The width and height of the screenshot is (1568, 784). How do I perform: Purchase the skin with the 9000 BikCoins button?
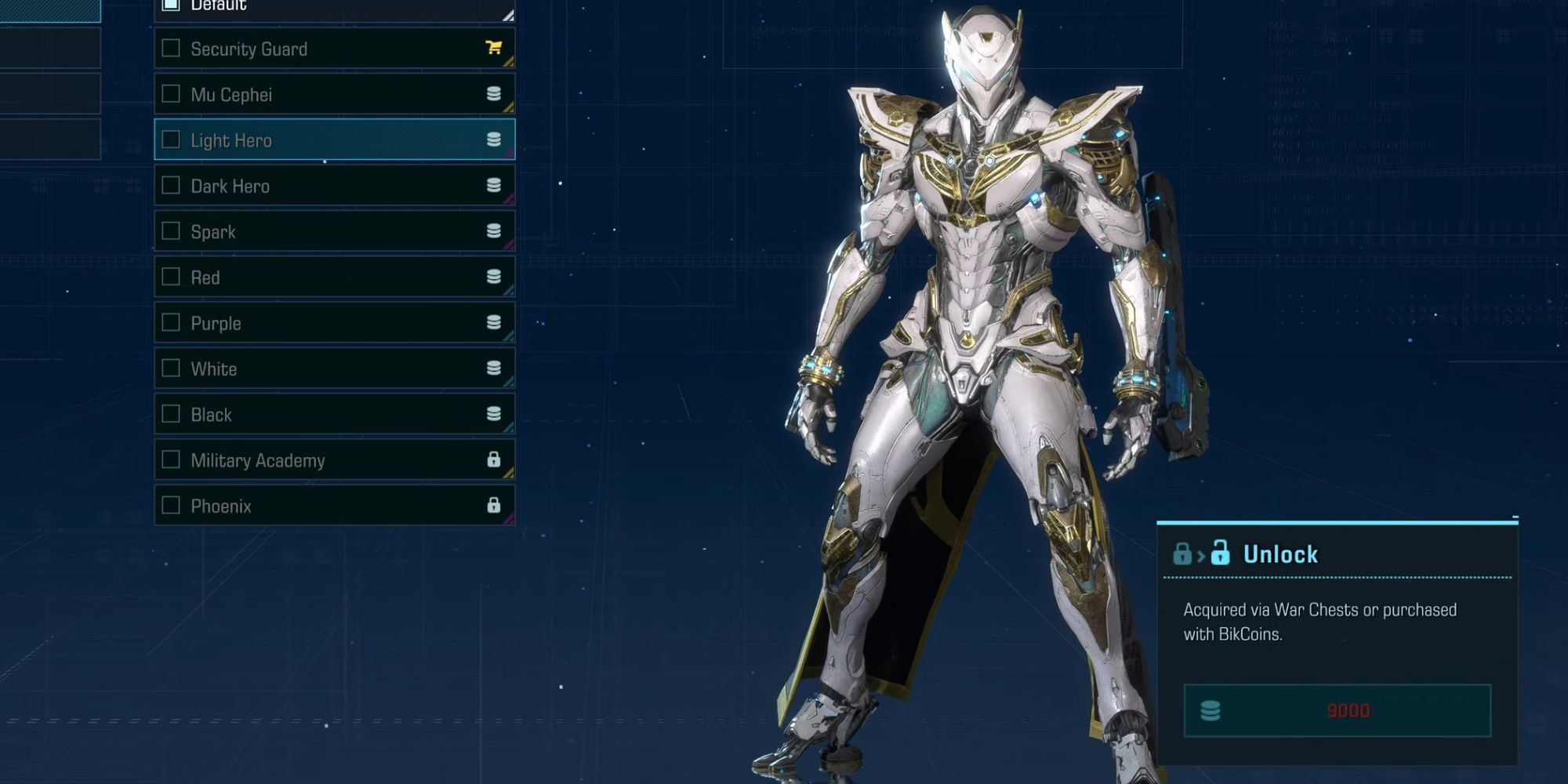coord(1337,710)
